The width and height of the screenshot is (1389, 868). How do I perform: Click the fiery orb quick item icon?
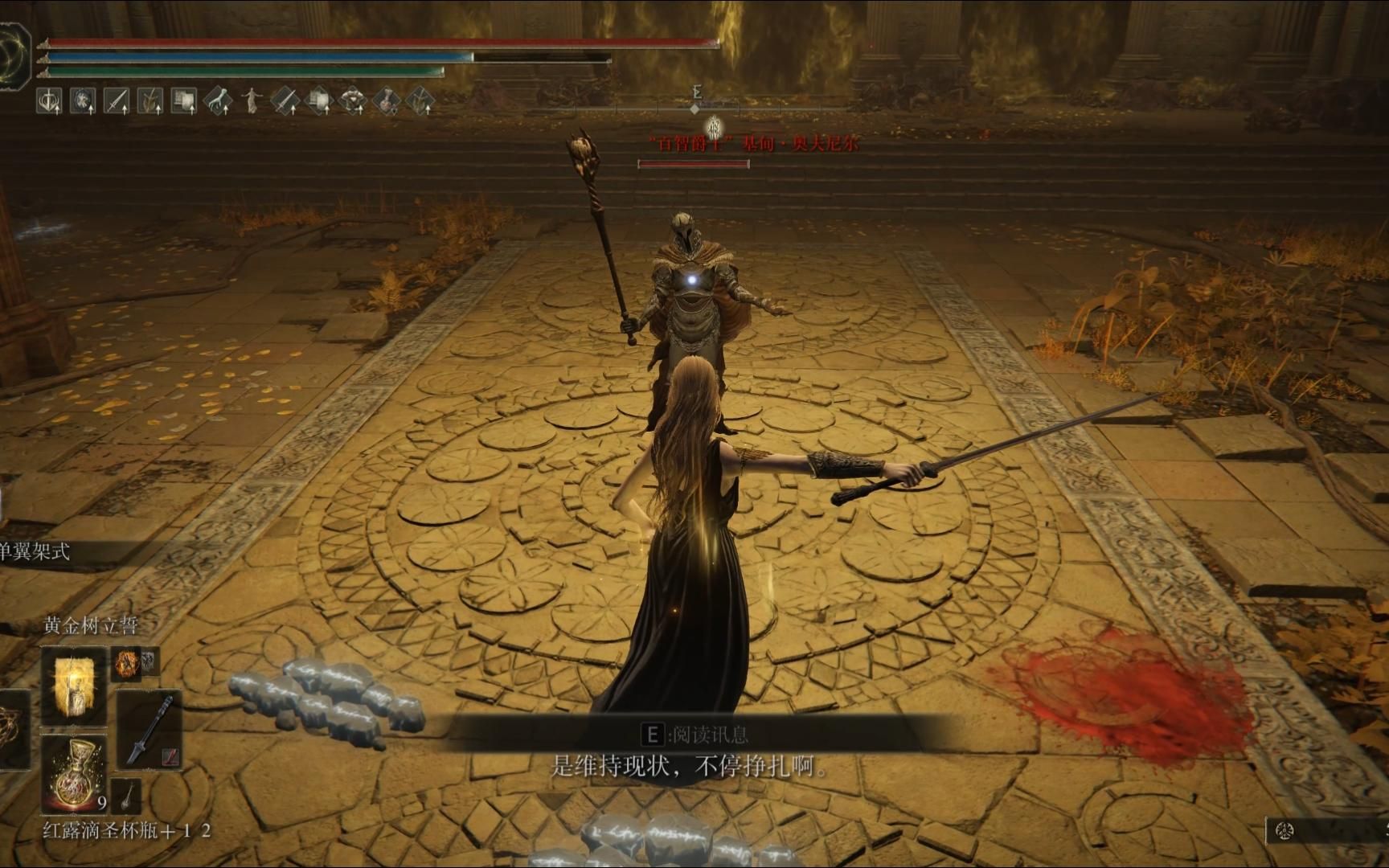point(126,663)
